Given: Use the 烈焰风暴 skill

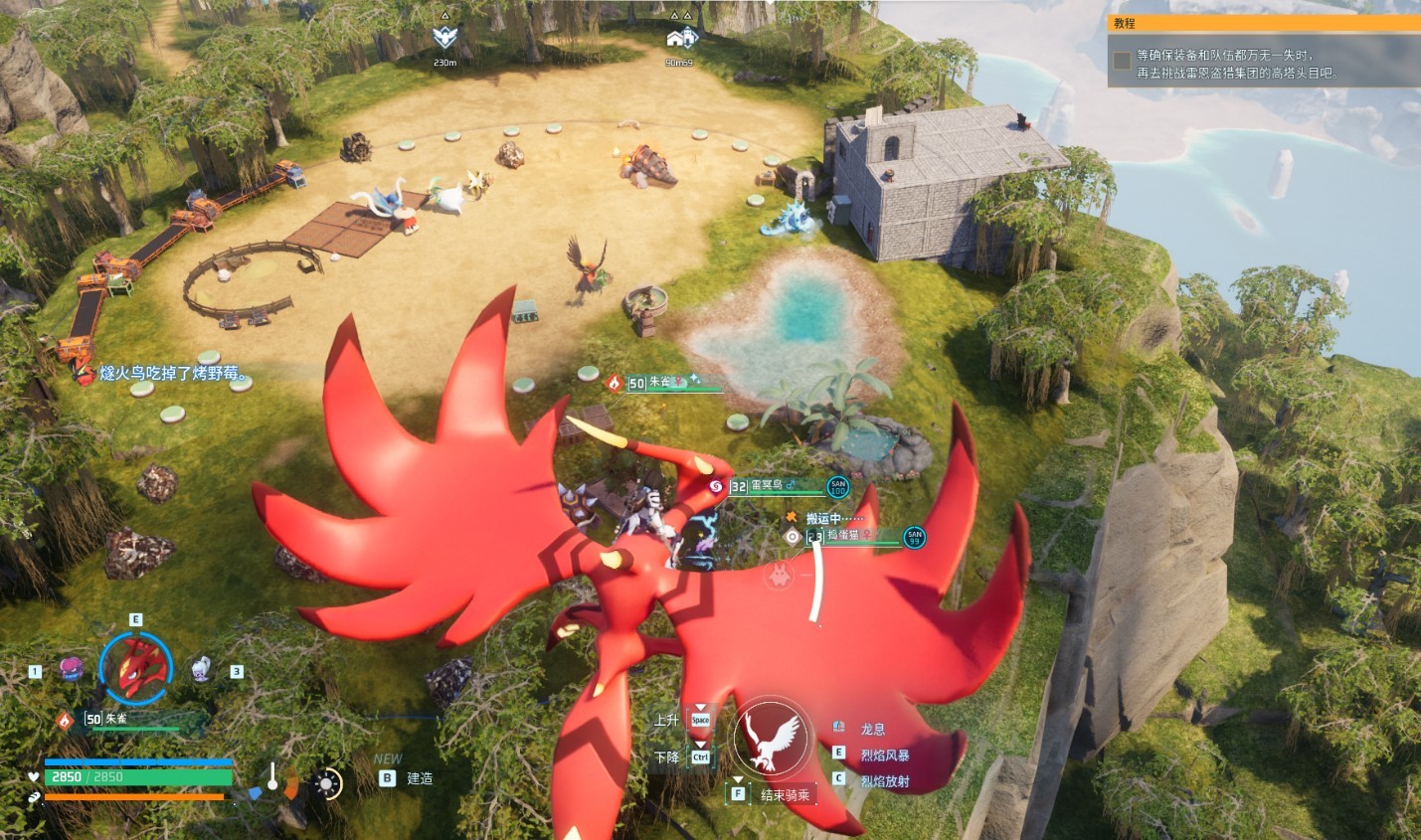Looking at the screenshot, I should (x=884, y=755).
